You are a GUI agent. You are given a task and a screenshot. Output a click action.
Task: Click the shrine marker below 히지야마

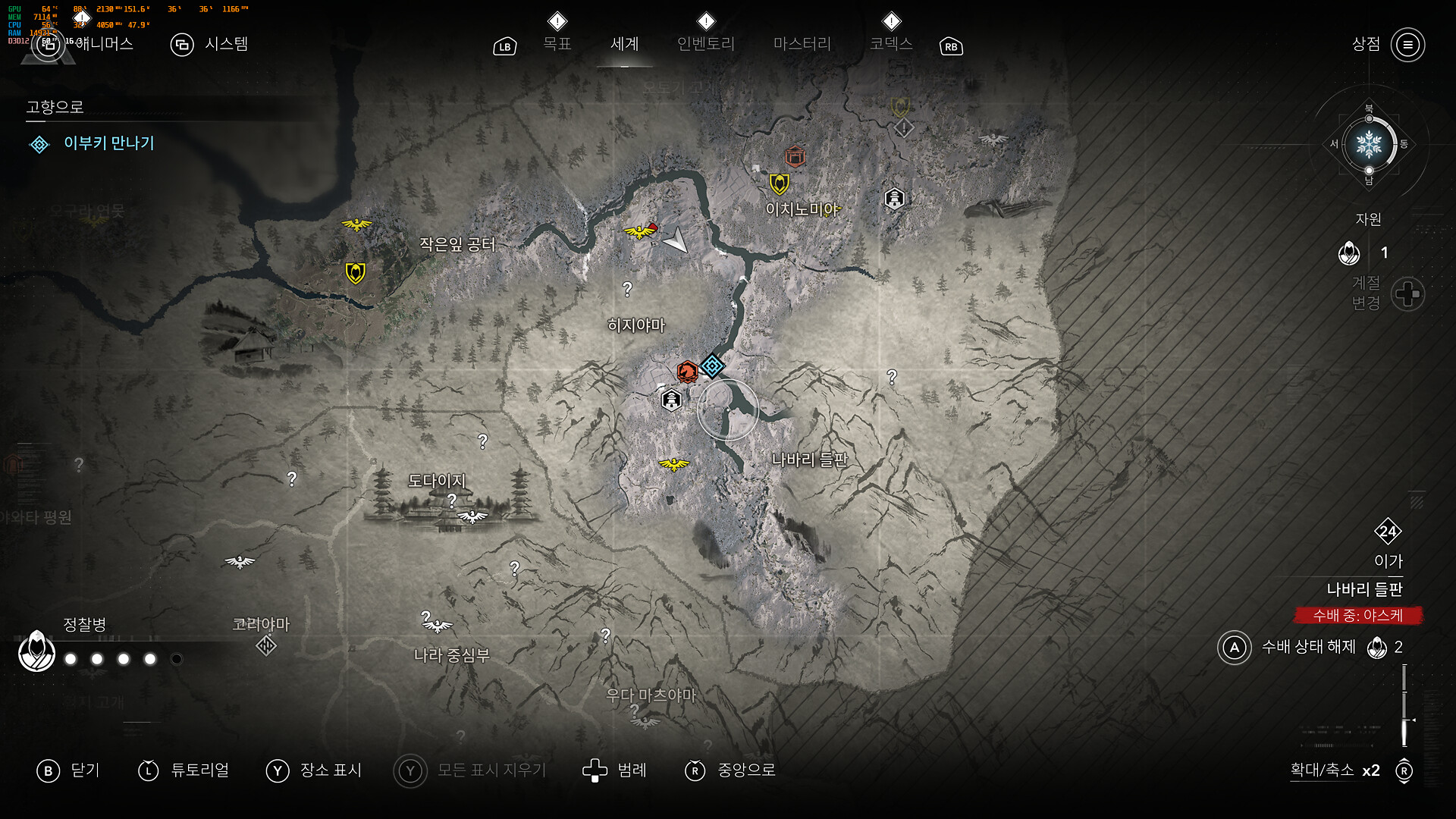click(x=671, y=400)
